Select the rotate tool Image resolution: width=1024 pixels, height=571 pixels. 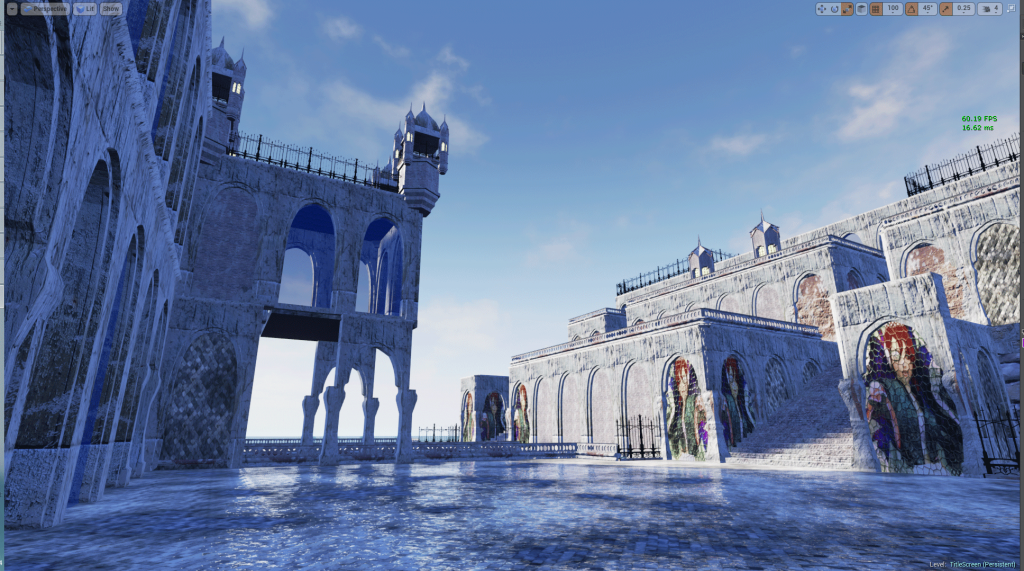(834, 9)
